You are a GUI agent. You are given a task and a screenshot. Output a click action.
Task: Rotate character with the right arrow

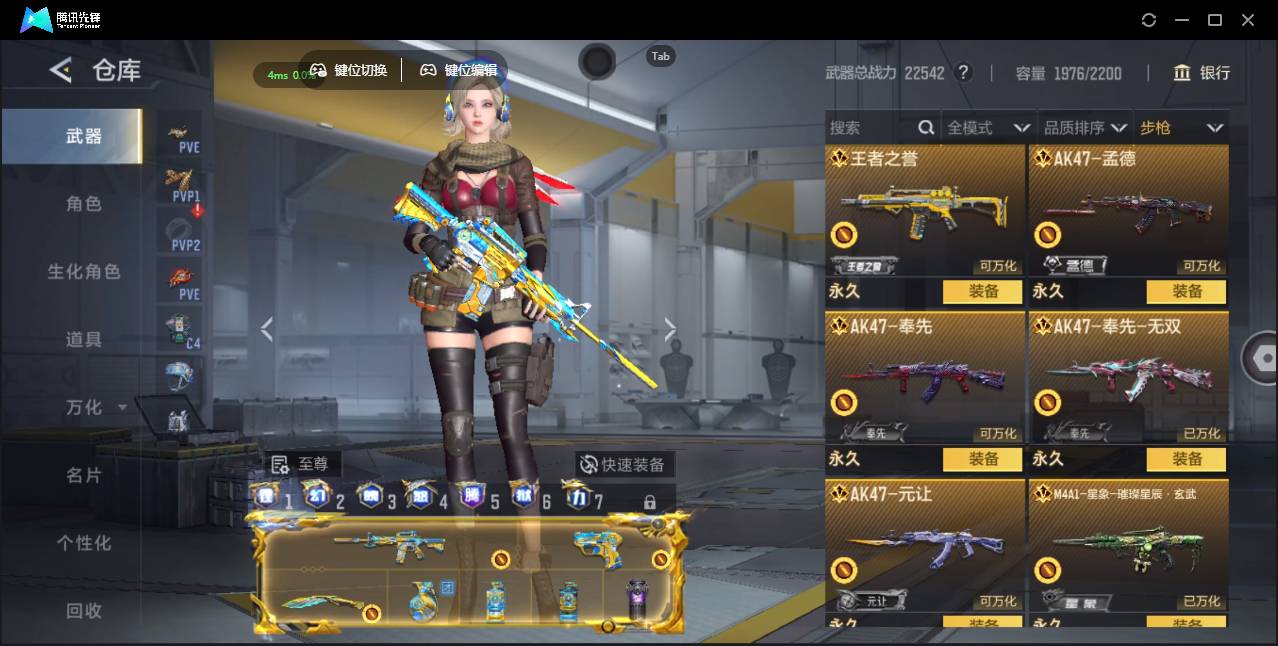(670, 329)
